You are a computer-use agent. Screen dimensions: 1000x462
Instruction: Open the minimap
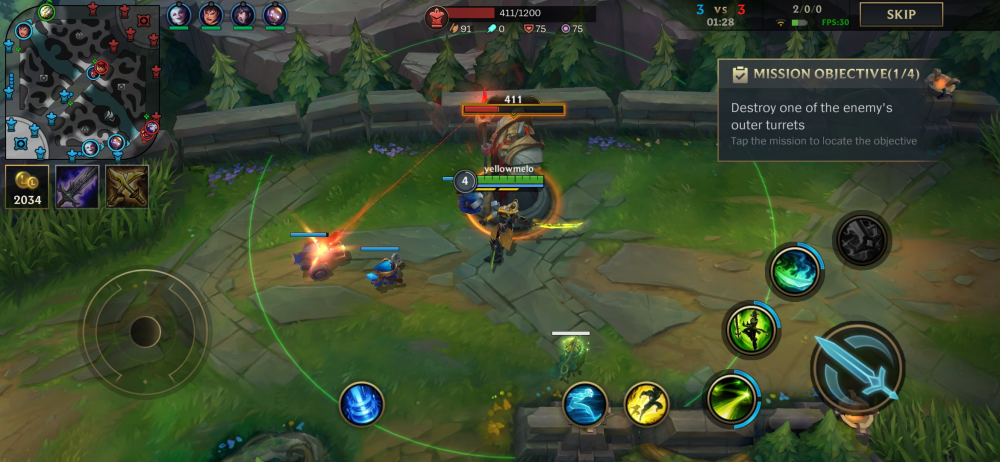(82, 80)
